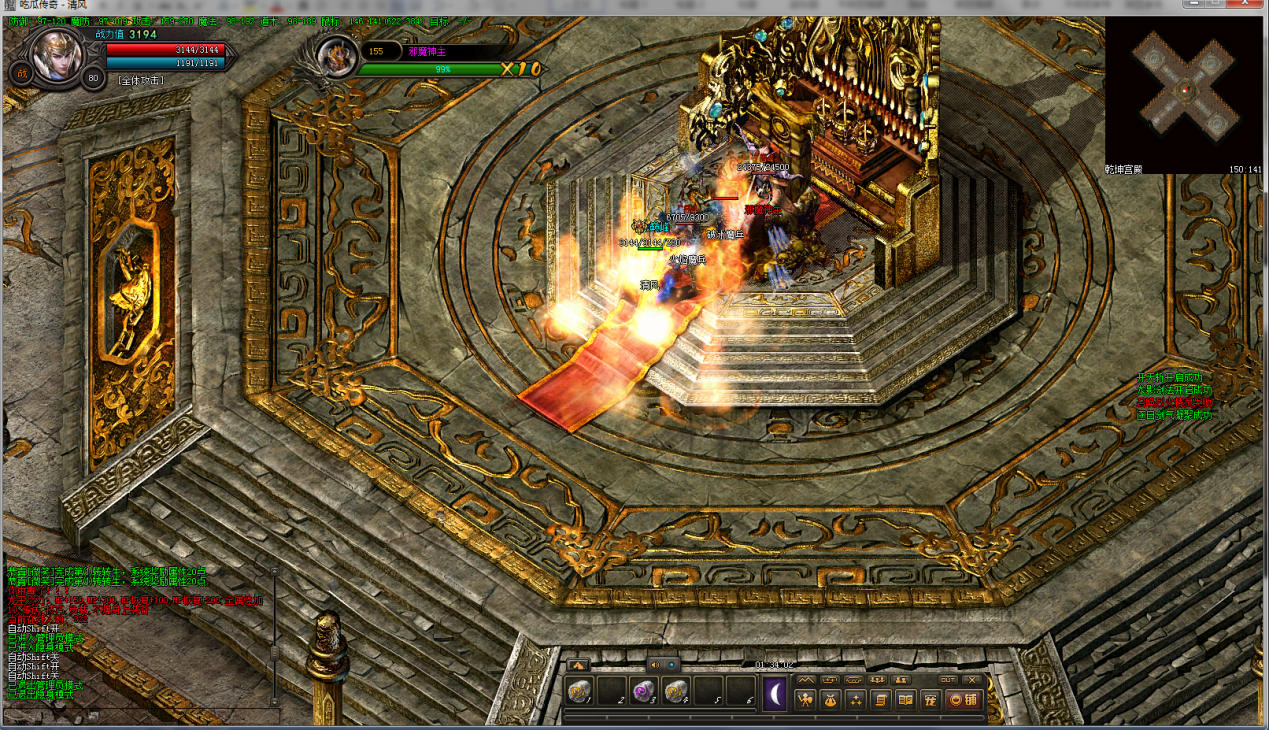
Task: Use the purple swirl stone in slot 3
Action: coord(643,691)
